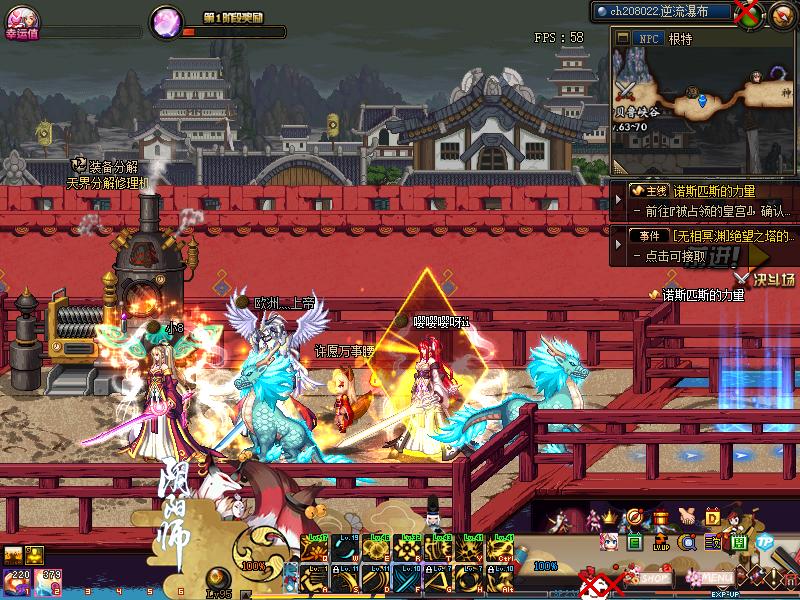Open the main quest 诺斯匹斯的力量 tracker
Screen dimensions: 800x600
[701, 190]
